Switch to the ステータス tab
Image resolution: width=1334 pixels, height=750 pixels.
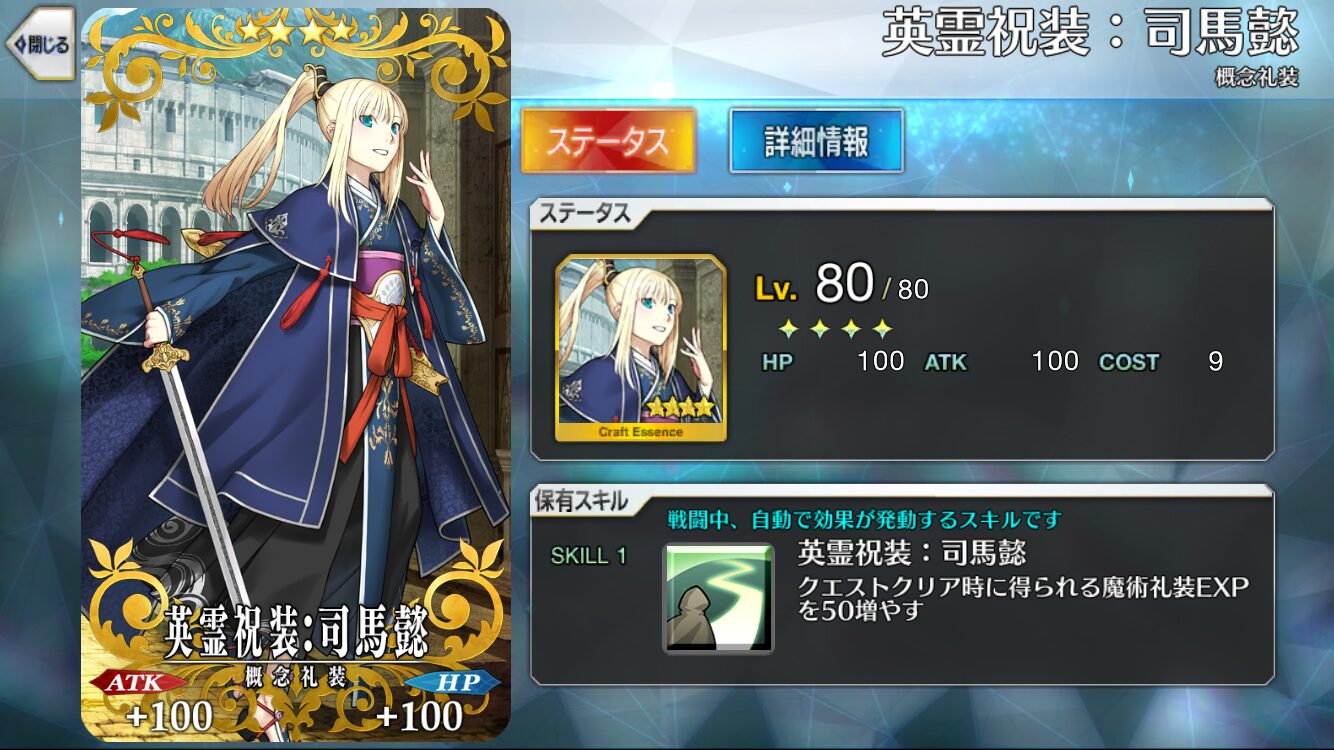tap(607, 141)
